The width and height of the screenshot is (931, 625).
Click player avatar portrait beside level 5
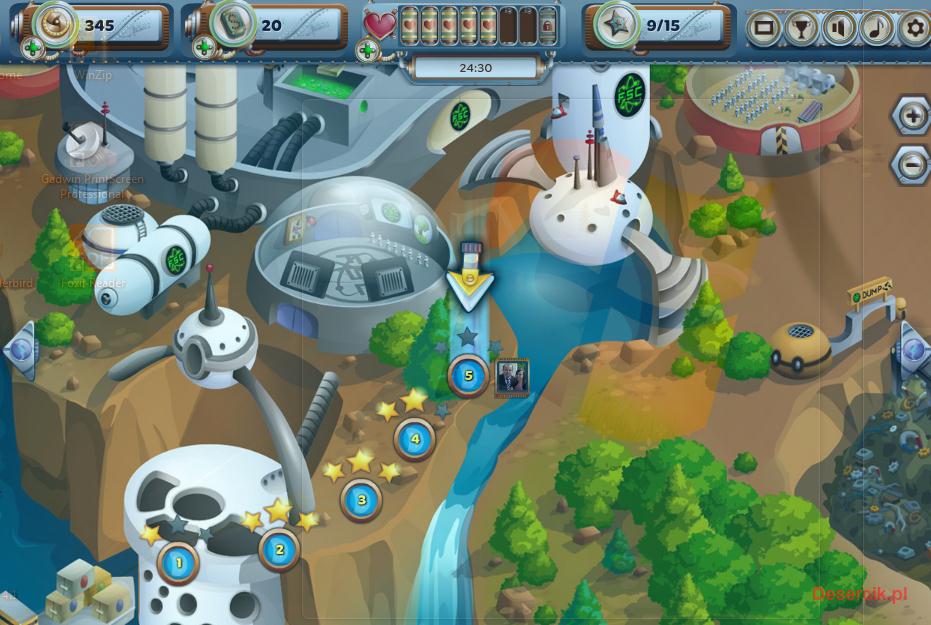coord(512,377)
